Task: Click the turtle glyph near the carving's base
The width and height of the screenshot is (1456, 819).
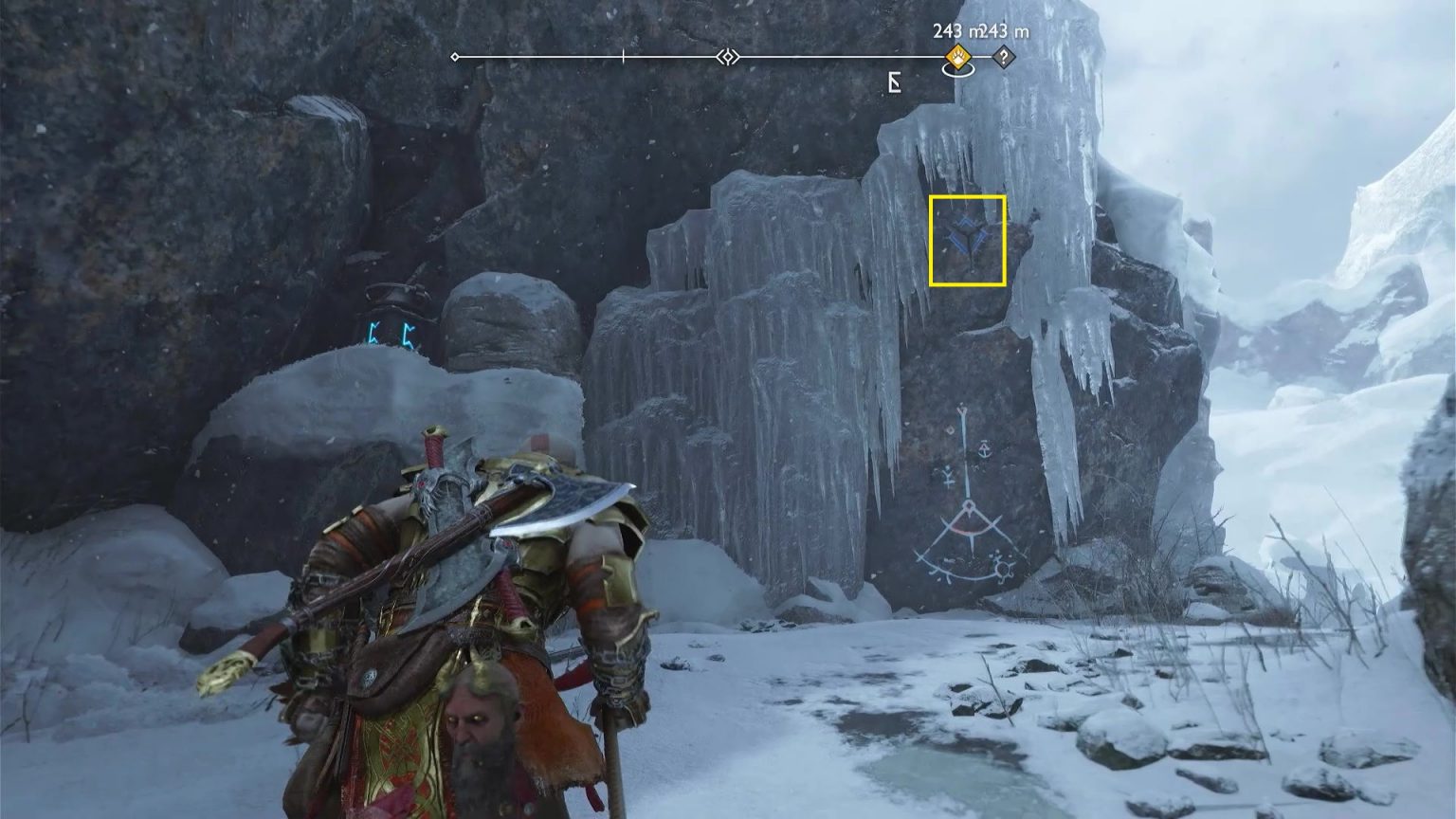Action: click(1003, 570)
